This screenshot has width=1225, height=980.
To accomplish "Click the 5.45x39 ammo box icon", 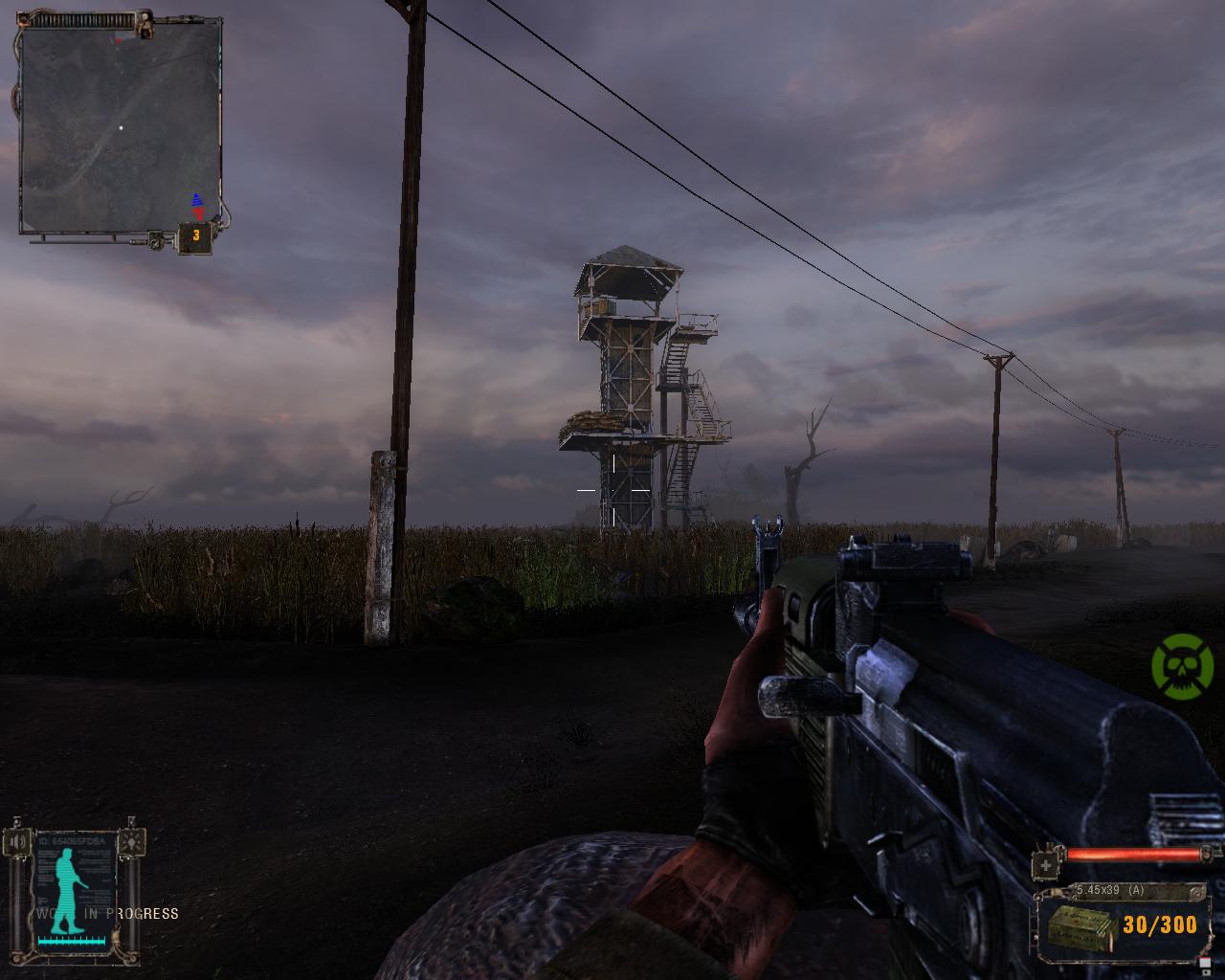I will (1080, 926).
